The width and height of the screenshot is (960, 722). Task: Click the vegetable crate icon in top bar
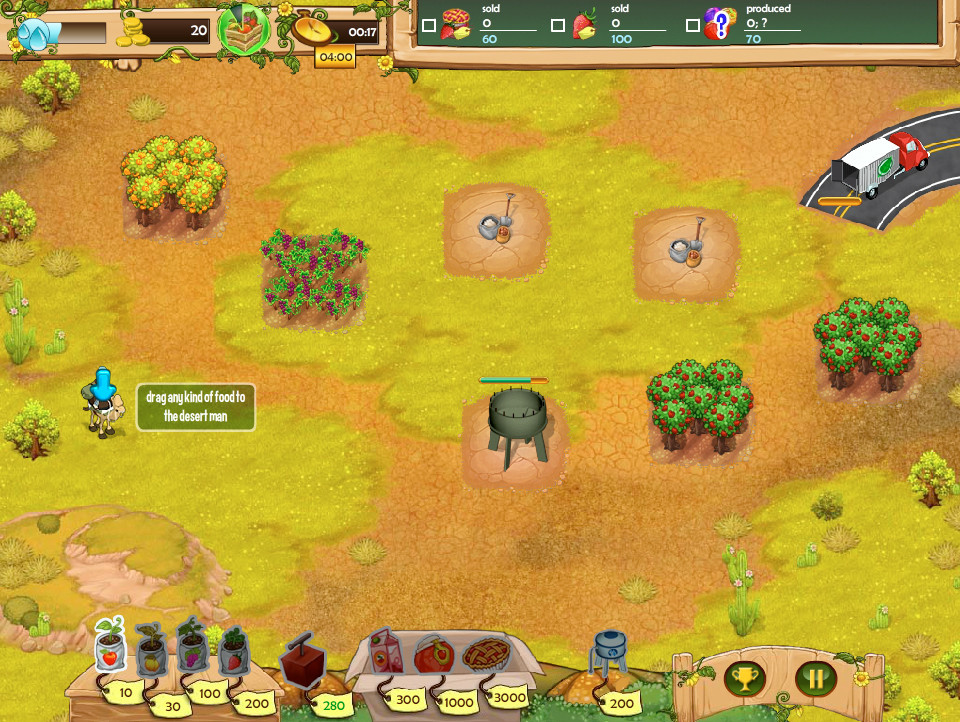click(244, 30)
